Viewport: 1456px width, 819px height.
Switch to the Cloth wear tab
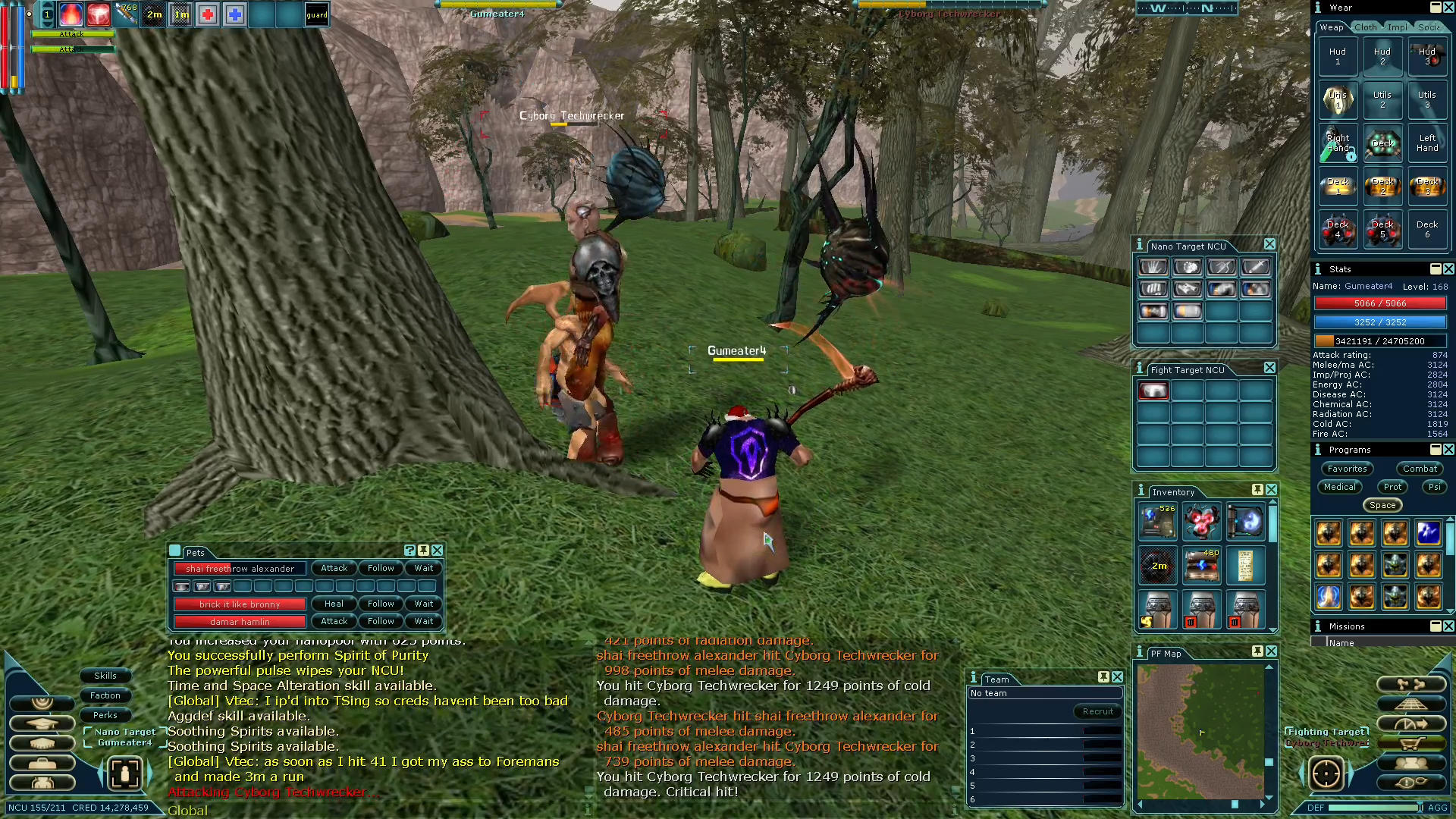click(1365, 27)
